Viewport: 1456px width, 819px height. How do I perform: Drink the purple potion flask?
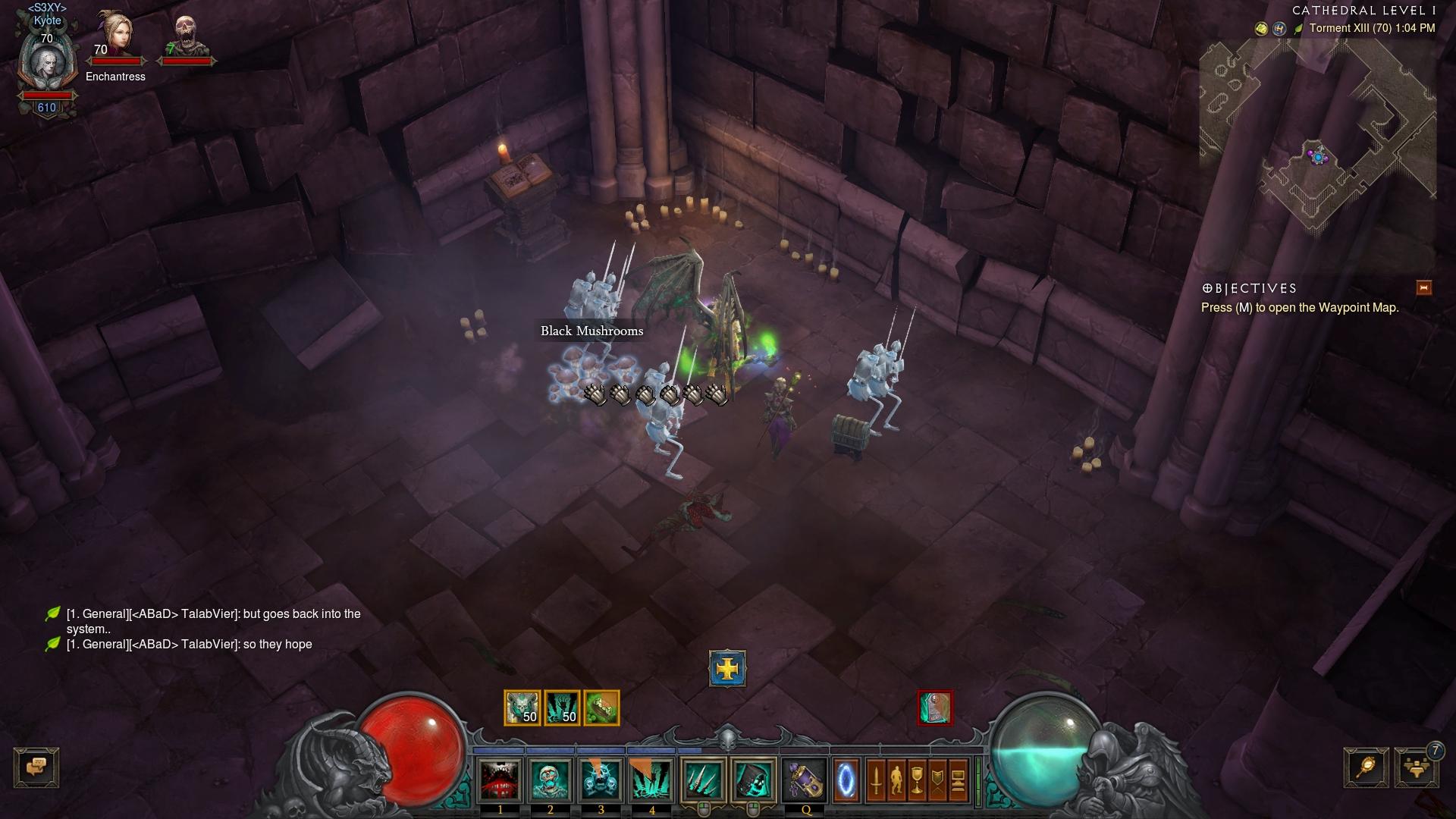805,780
